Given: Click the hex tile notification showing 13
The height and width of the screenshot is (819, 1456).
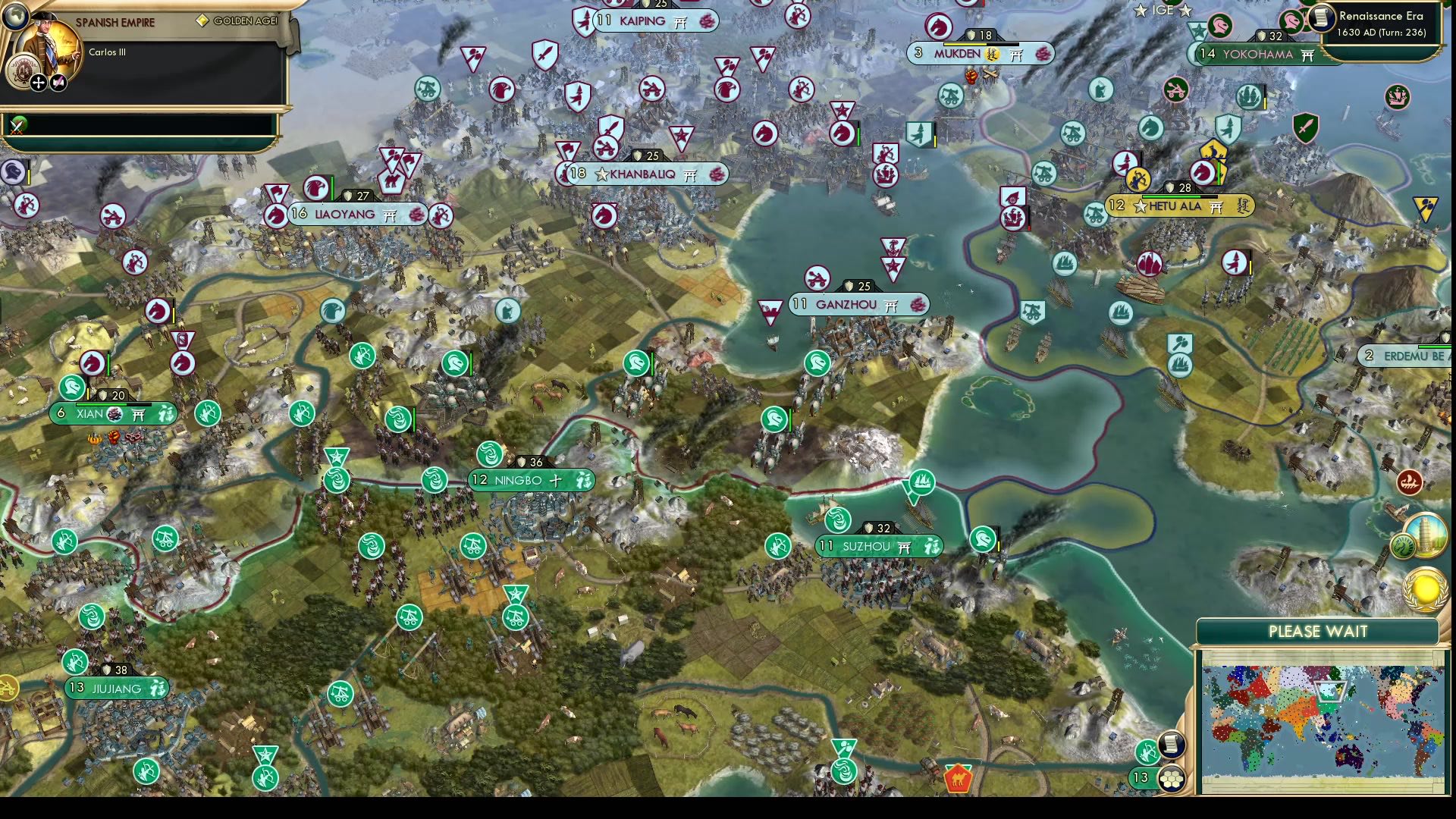Looking at the screenshot, I should coord(1172,777).
